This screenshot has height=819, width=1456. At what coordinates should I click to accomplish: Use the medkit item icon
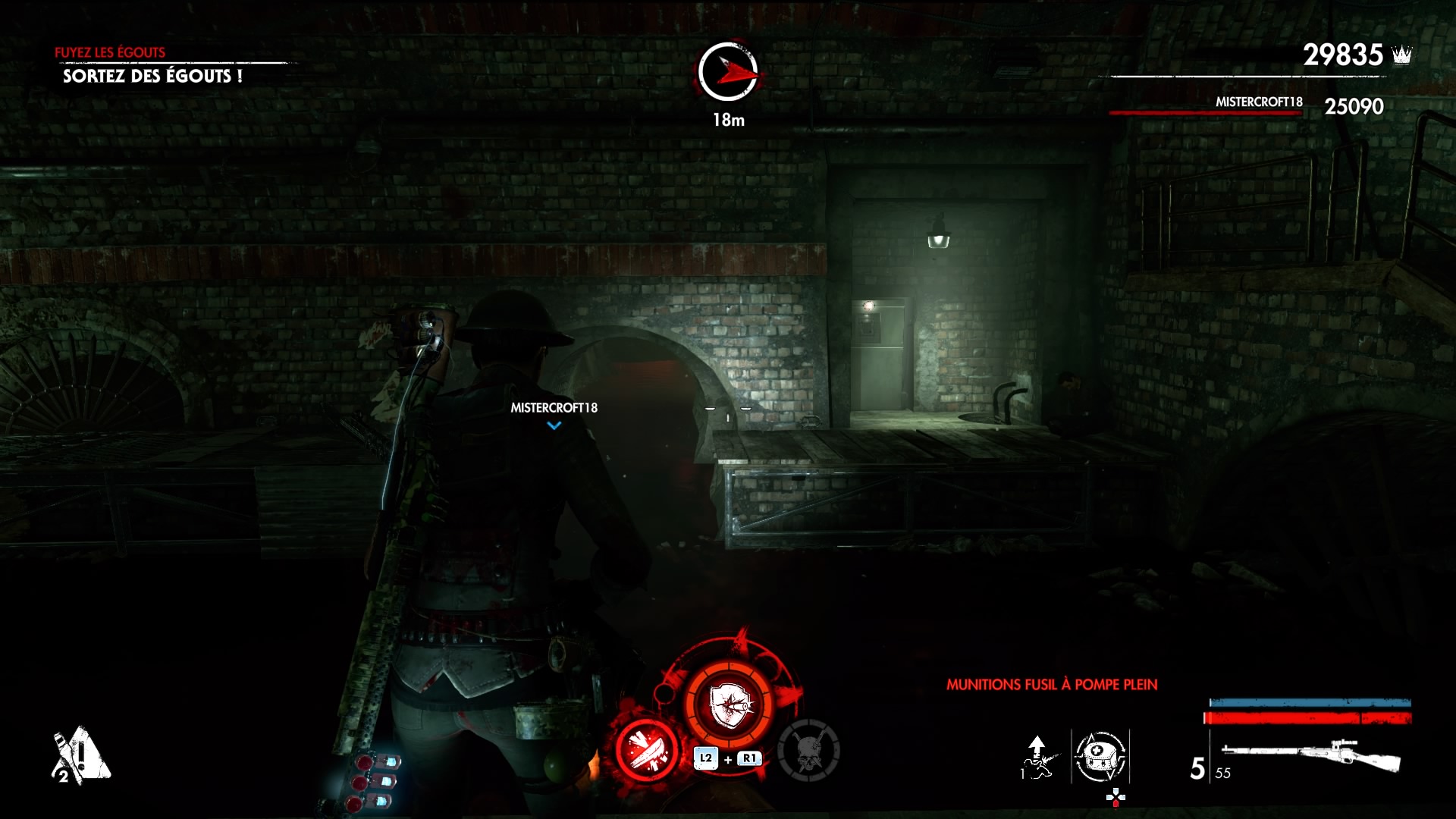tap(1100, 755)
